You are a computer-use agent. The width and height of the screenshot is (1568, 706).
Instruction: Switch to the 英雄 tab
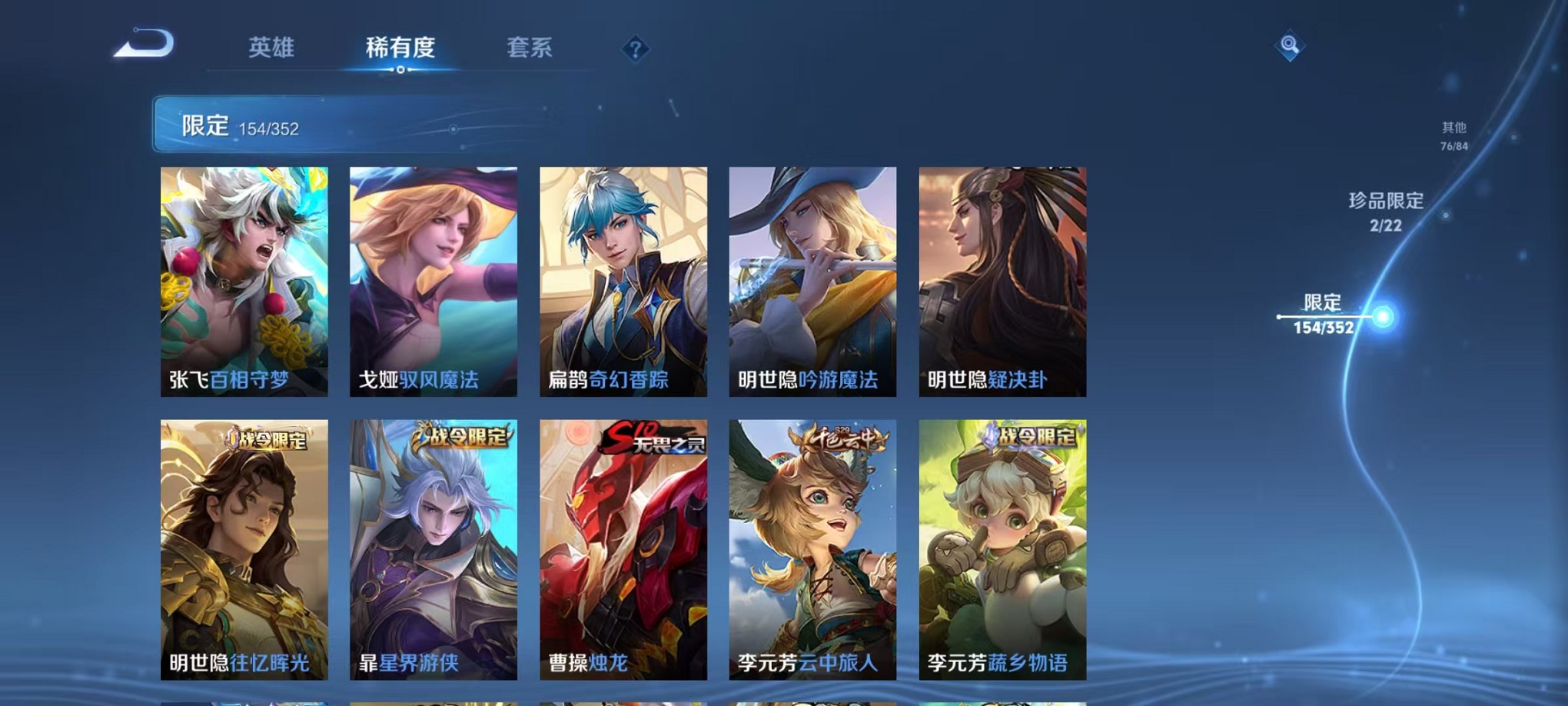coord(273,48)
